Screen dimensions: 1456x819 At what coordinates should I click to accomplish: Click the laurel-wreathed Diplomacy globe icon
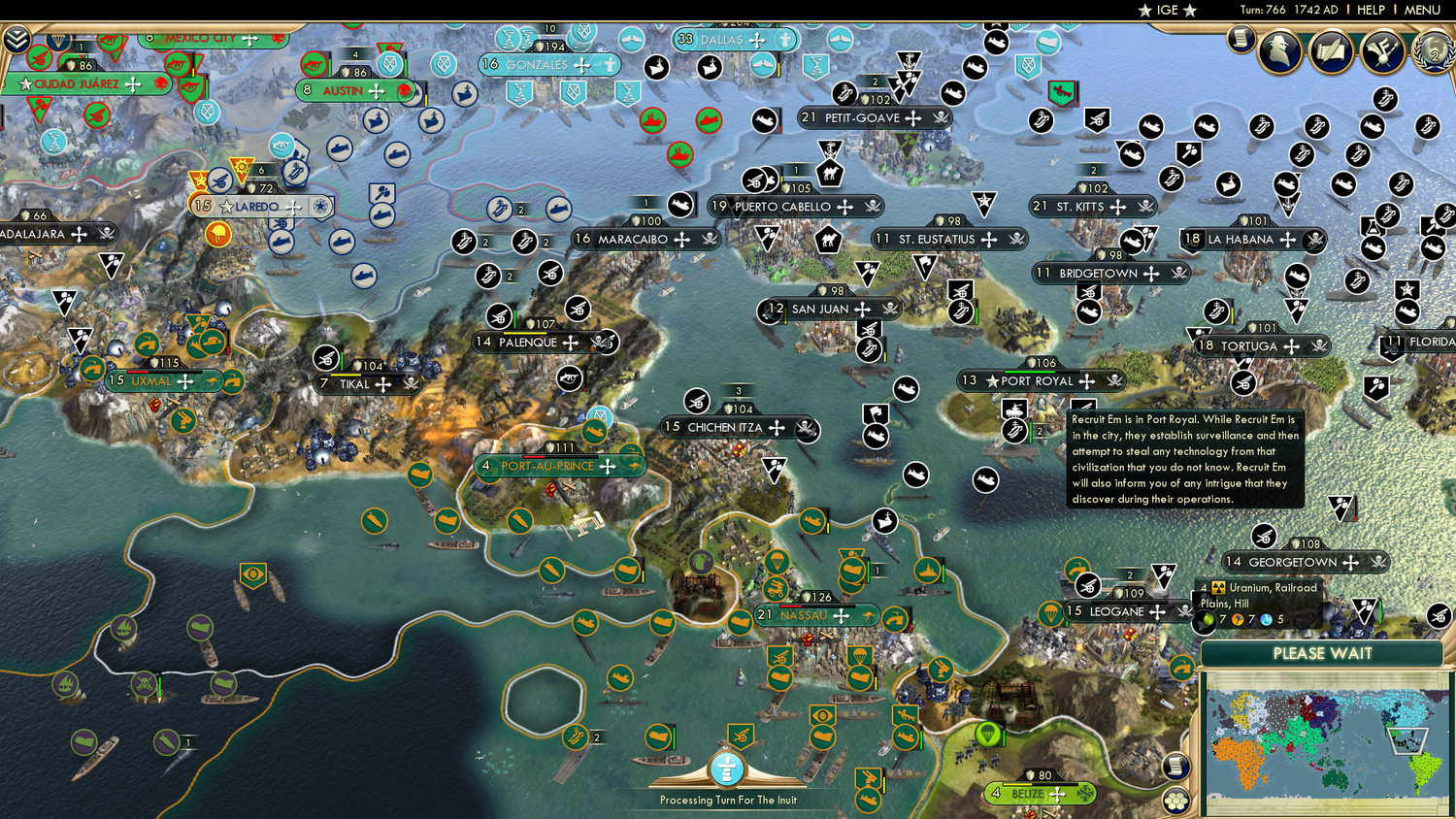click(1433, 53)
